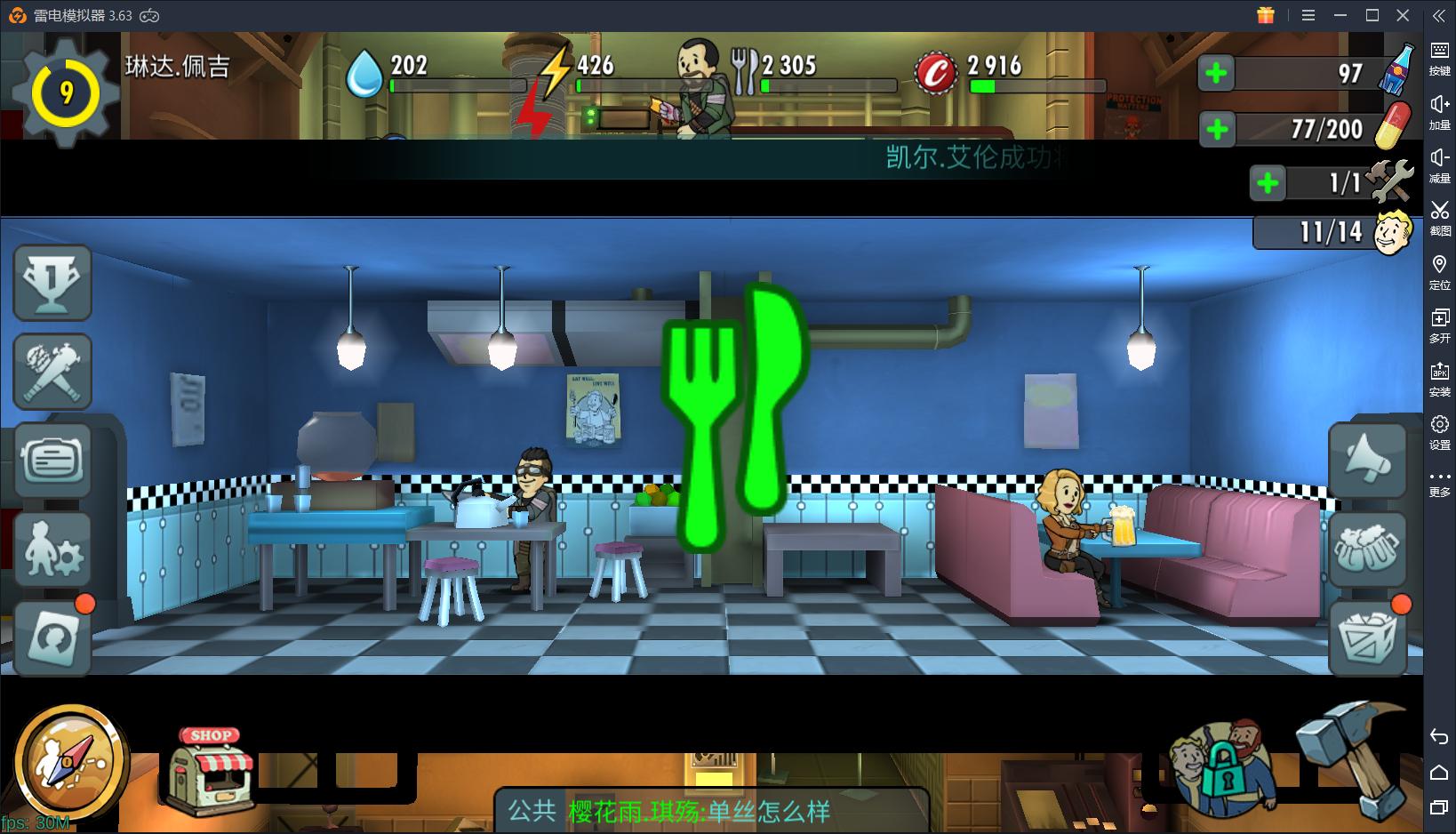Add stimpak pills with green plus
The height and width of the screenshot is (834, 1456).
tap(1216, 130)
